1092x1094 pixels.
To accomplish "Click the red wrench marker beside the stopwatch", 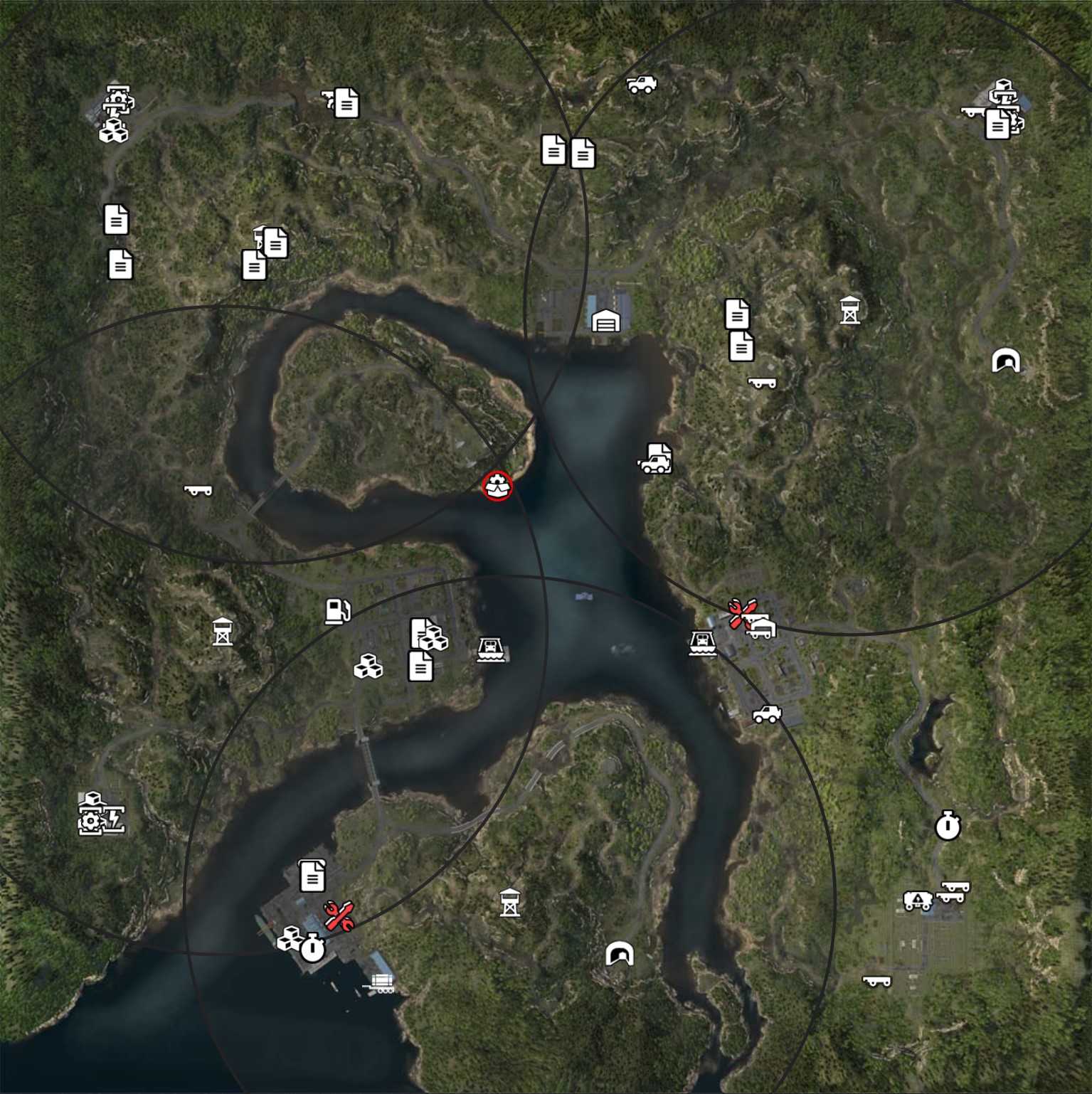I will click(x=339, y=915).
